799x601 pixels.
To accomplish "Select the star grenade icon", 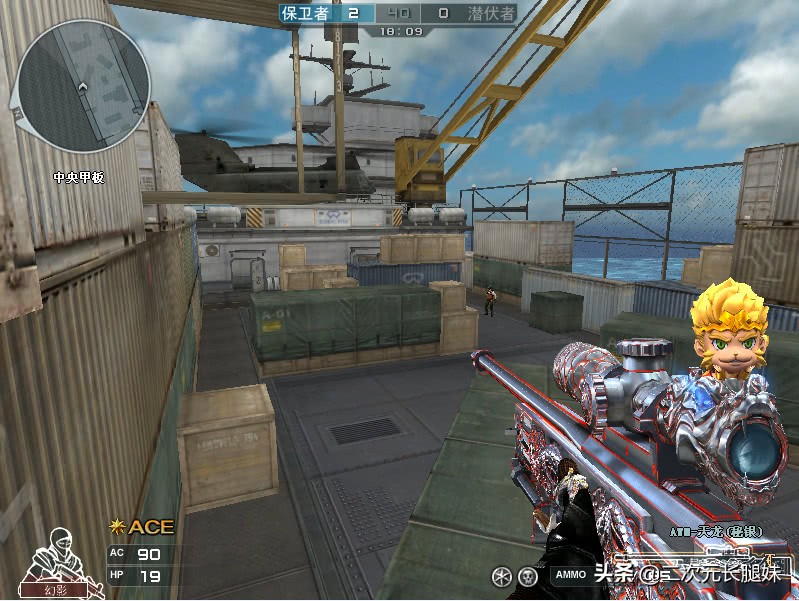I will pos(502,576).
